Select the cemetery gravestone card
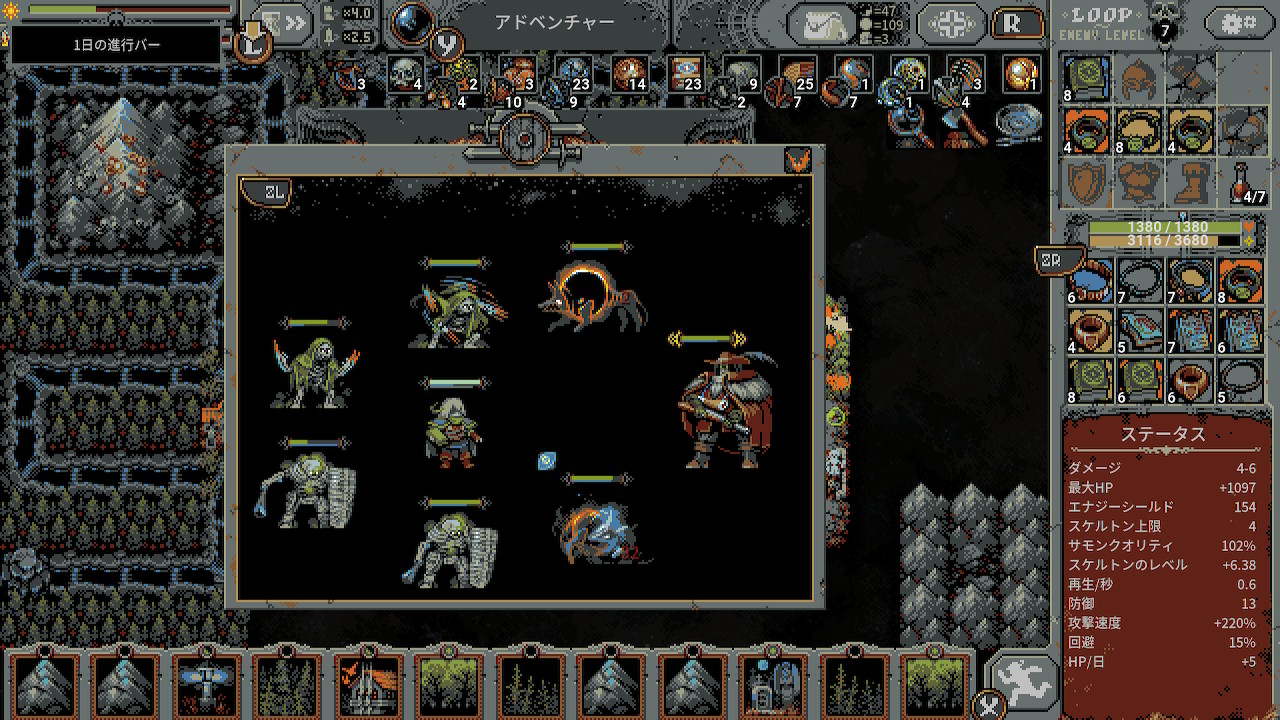The image size is (1280, 720). pos(772,686)
